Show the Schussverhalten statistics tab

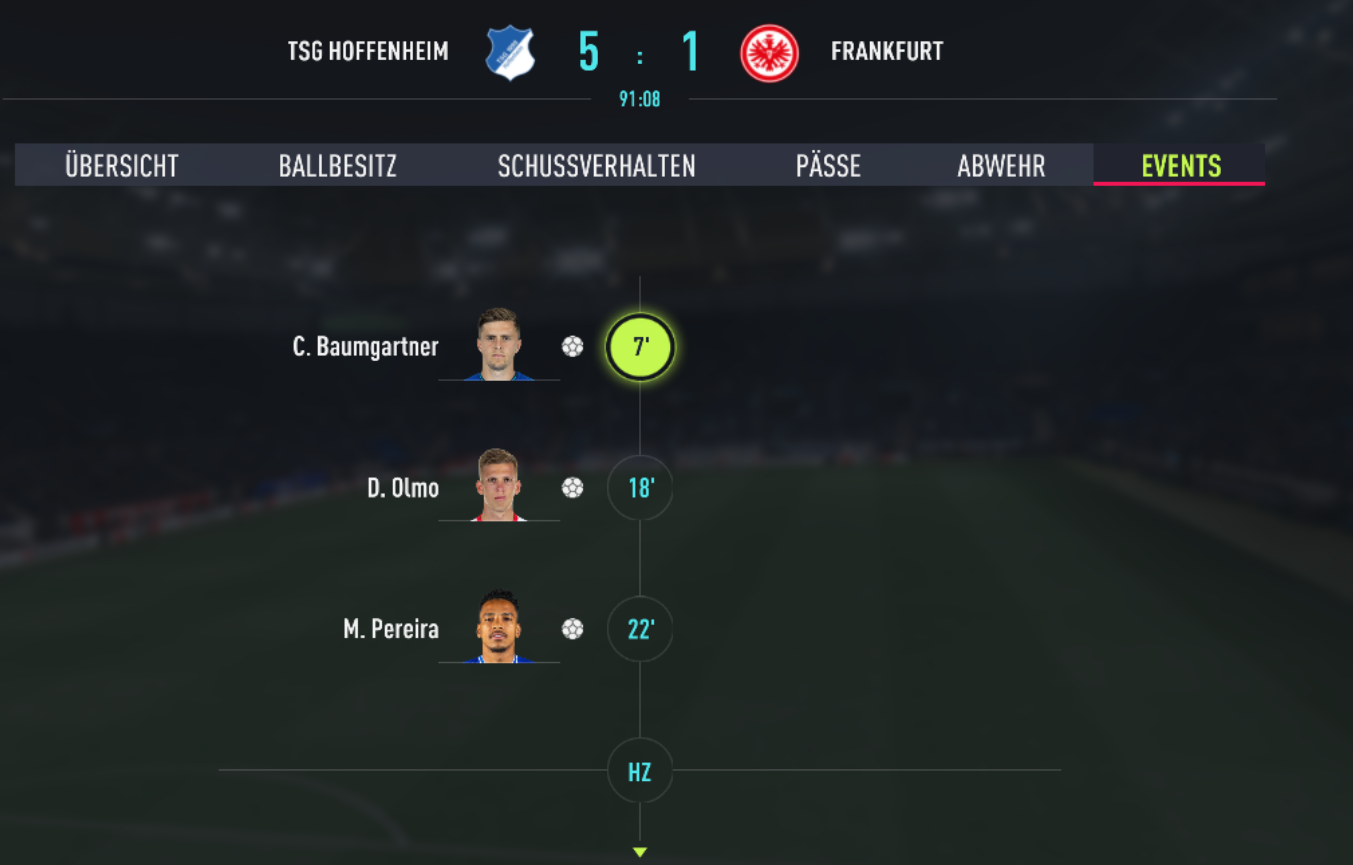tap(597, 165)
